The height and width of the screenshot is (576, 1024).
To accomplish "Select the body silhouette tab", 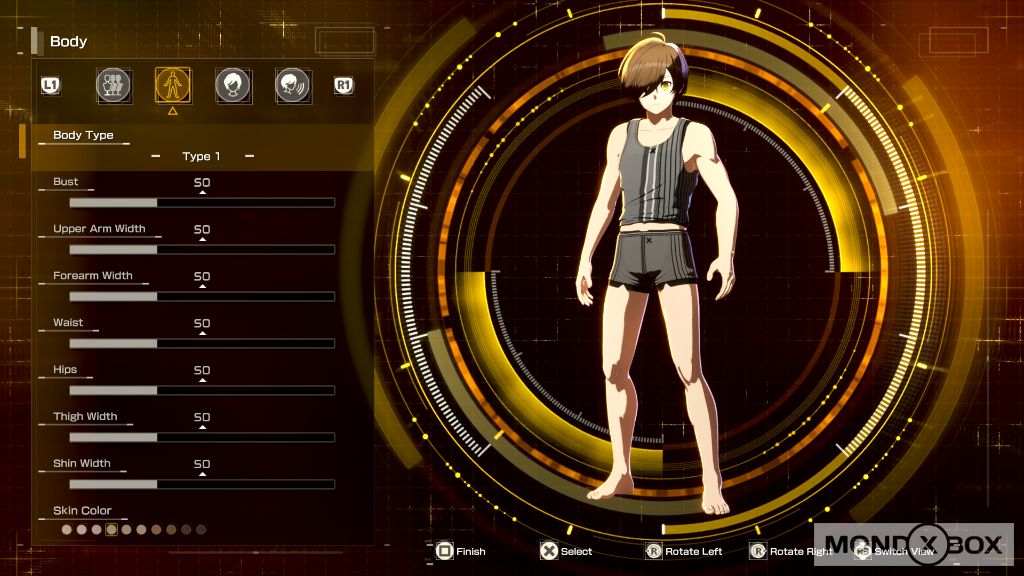I will pos(172,85).
